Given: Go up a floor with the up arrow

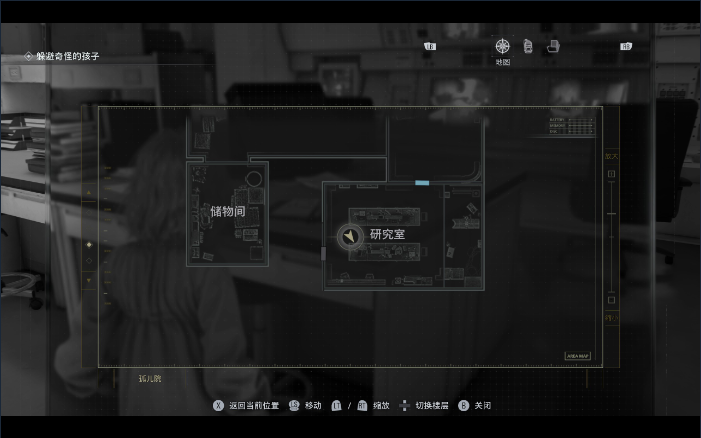Looking at the screenshot, I should point(88,192).
